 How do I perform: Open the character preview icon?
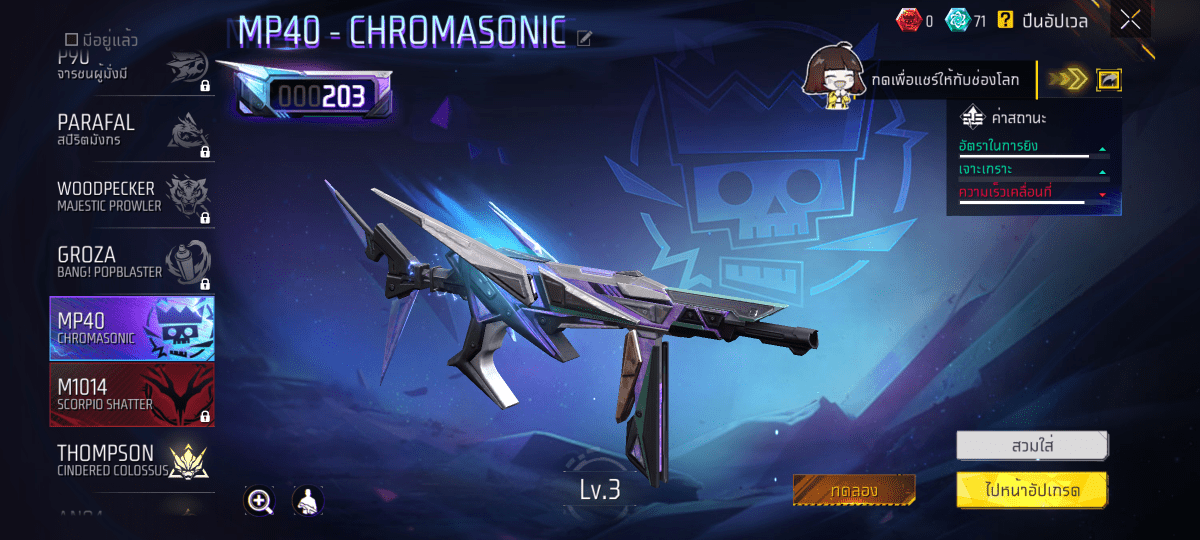[x=307, y=501]
